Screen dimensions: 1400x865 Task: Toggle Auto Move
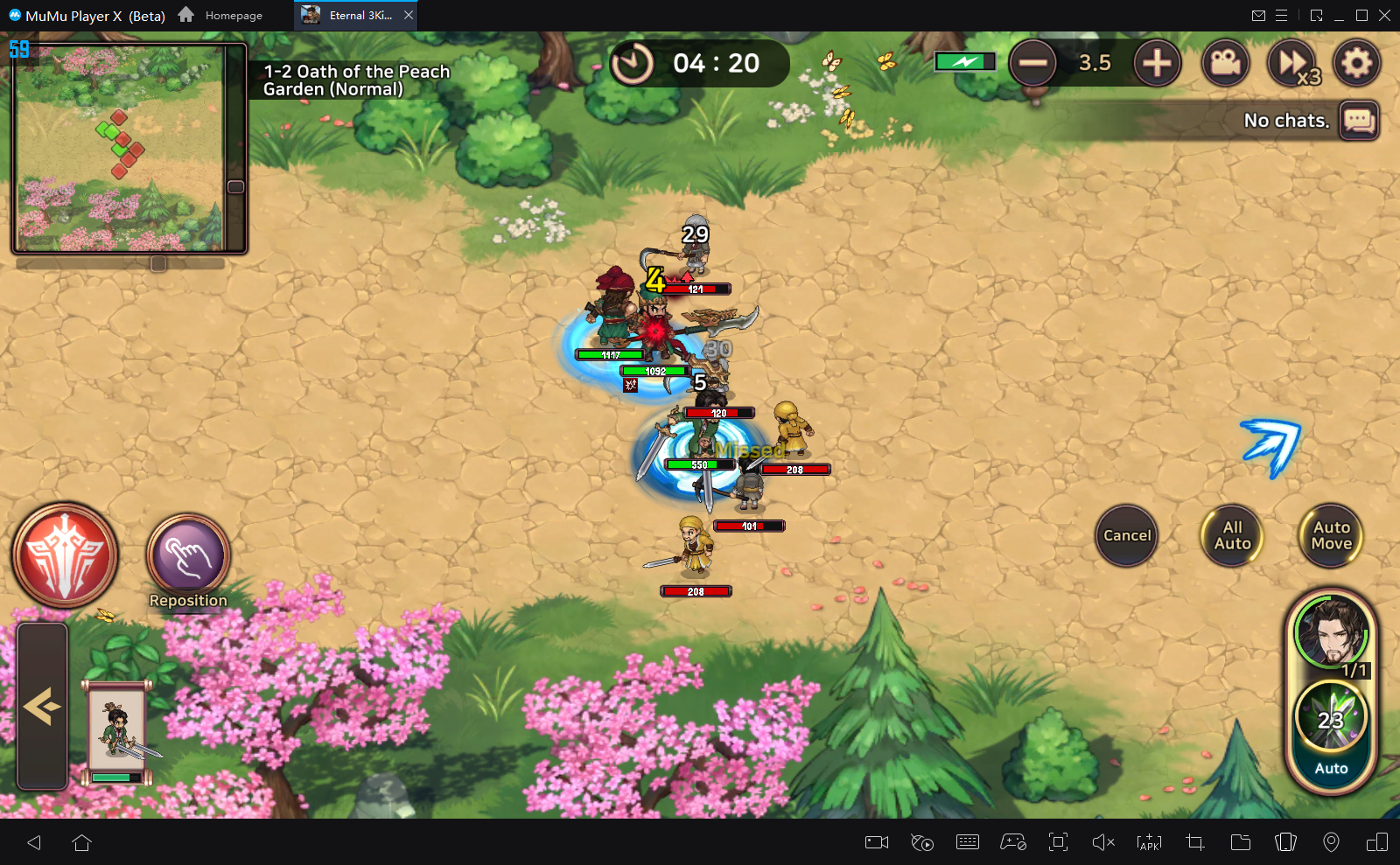coord(1331,535)
